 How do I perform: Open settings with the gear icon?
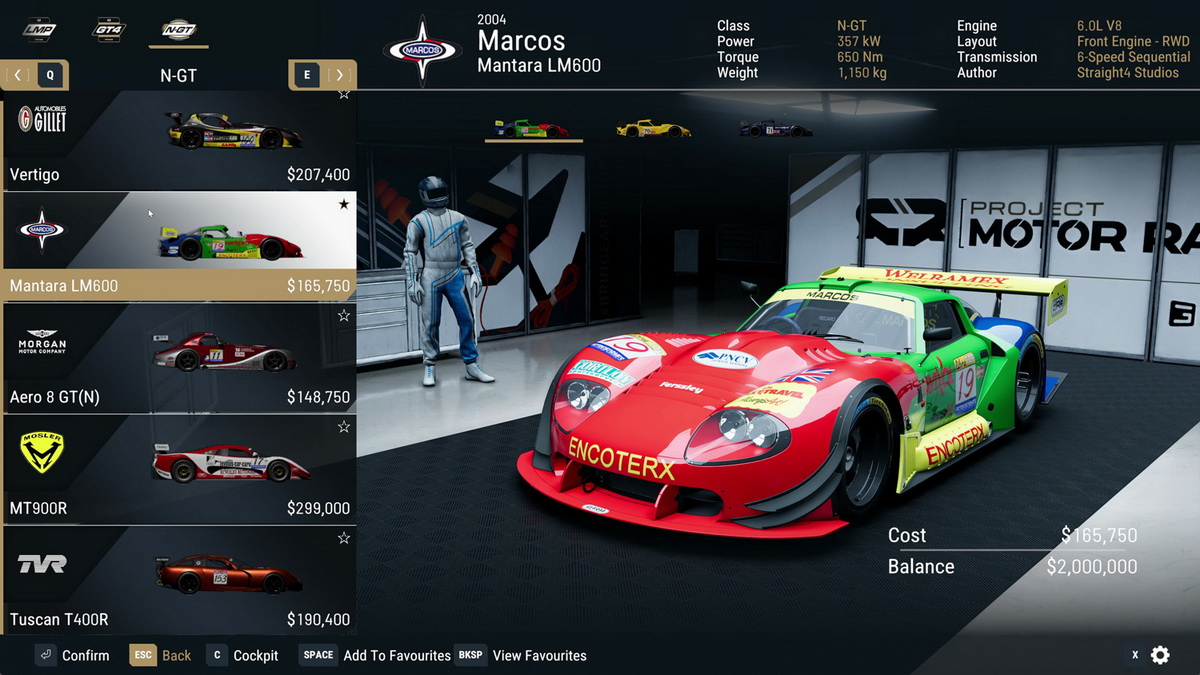pos(1160,655)
